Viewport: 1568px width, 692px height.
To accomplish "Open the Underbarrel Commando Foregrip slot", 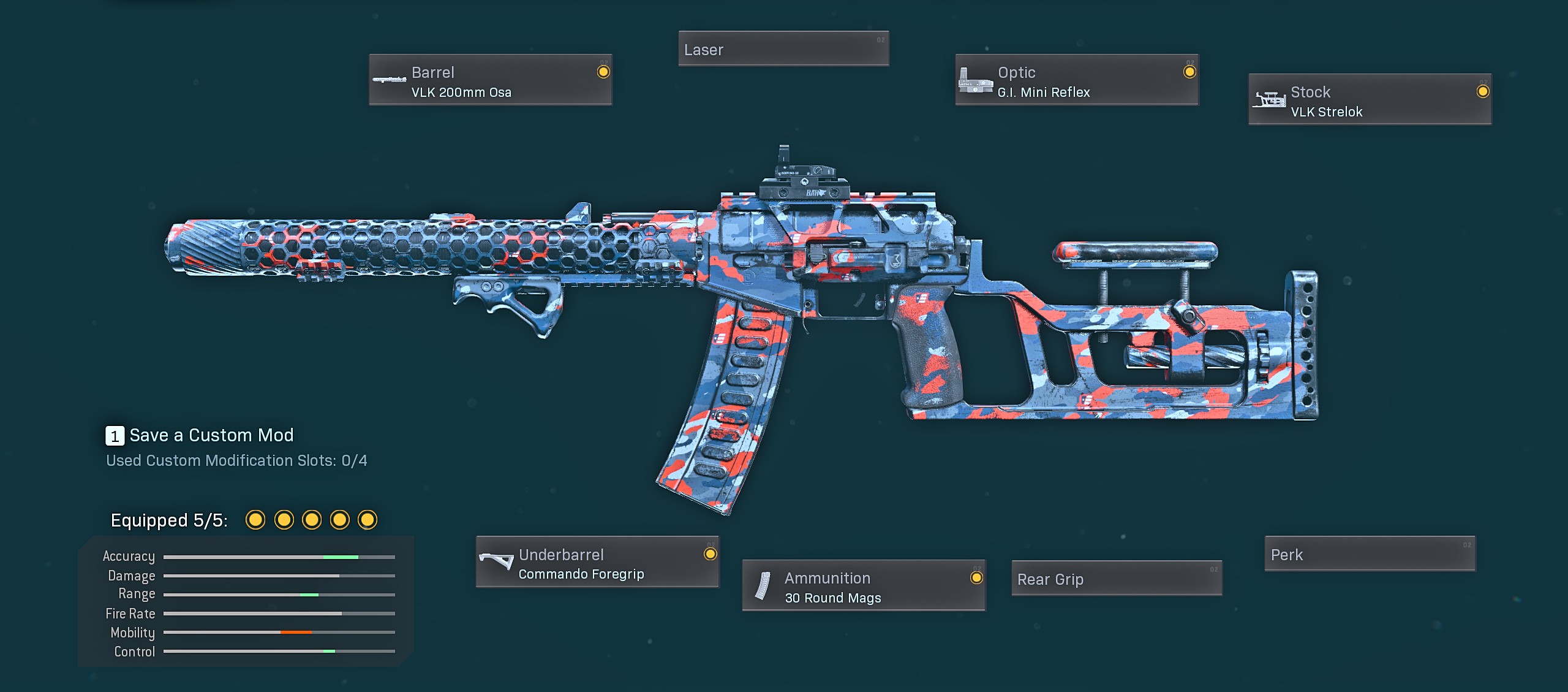I will pos(597,562).
